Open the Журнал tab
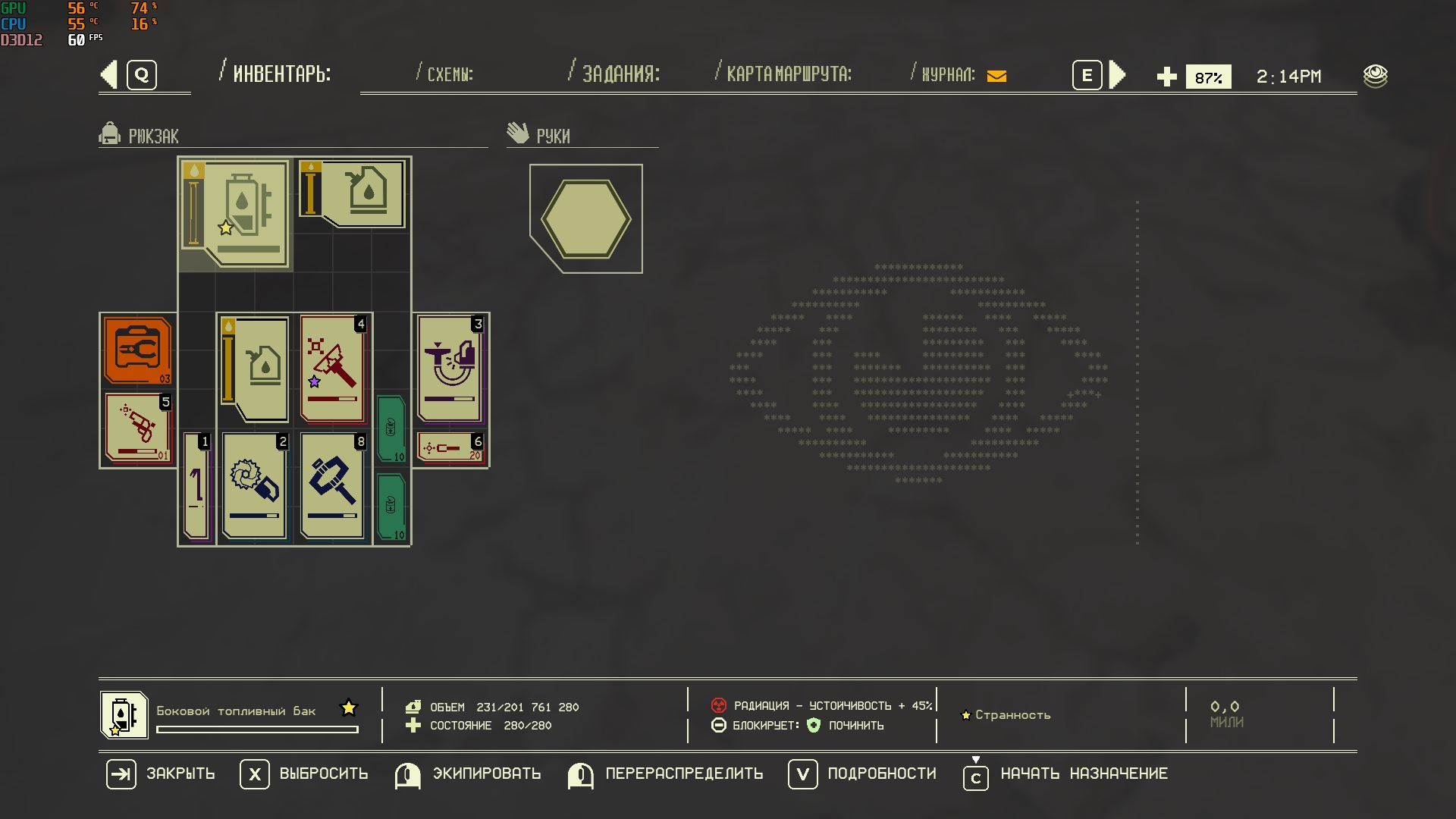Viewport: 1456px width, 819px height. [948, 74]
